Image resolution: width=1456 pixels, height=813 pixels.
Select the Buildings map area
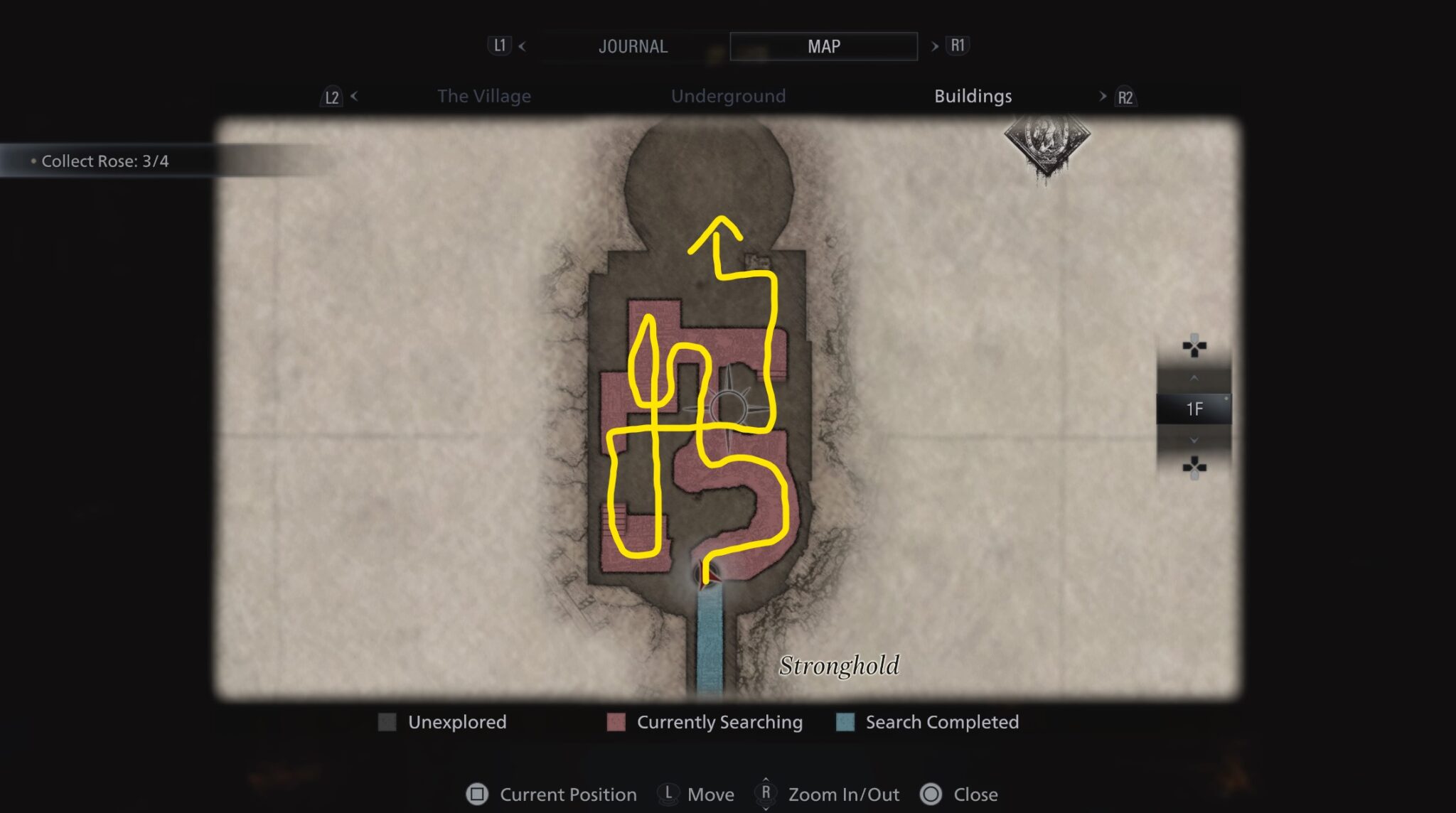point(973,96)
